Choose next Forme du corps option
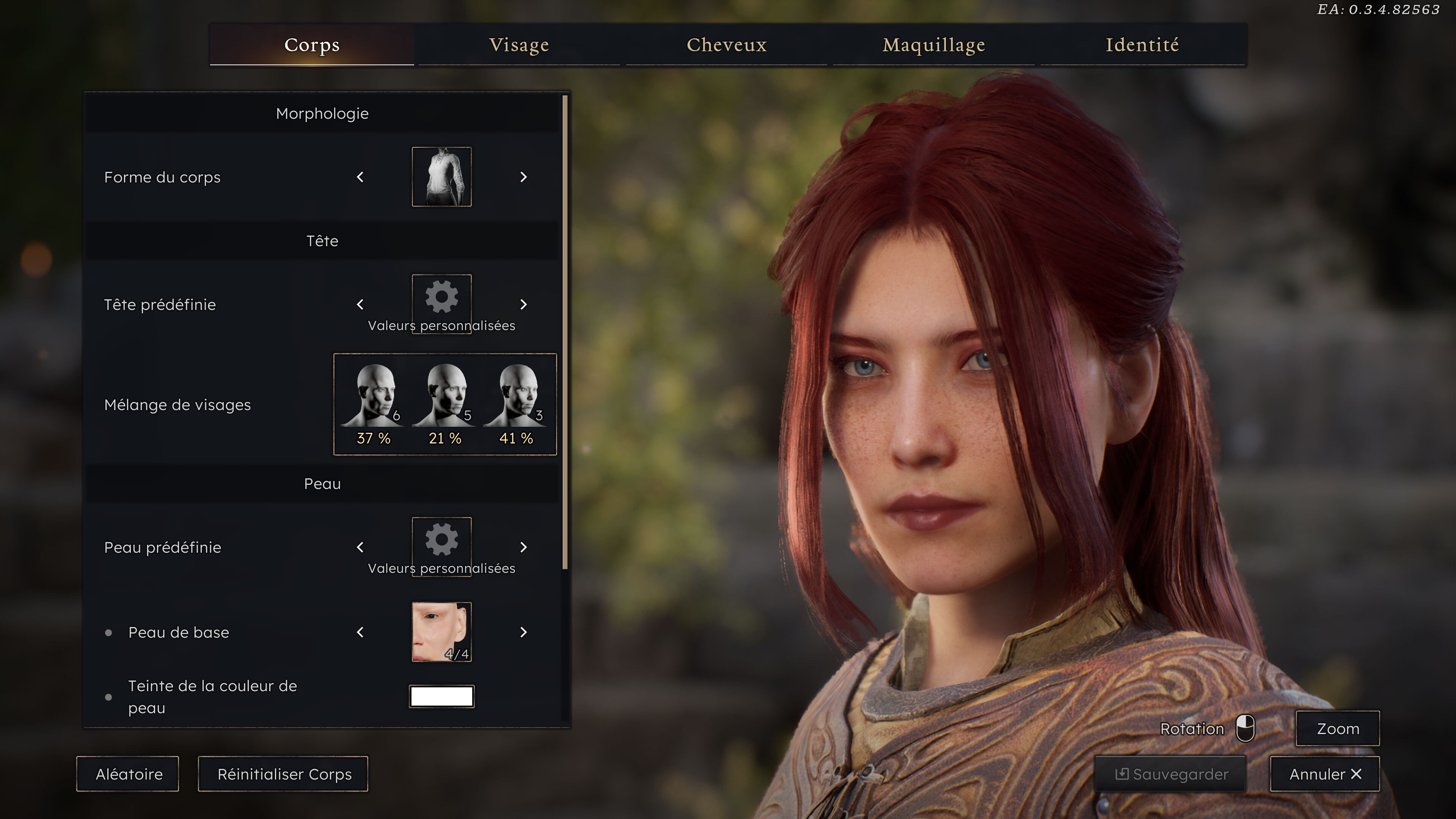This screenshot has width=1456, height=819. point(523,178)
